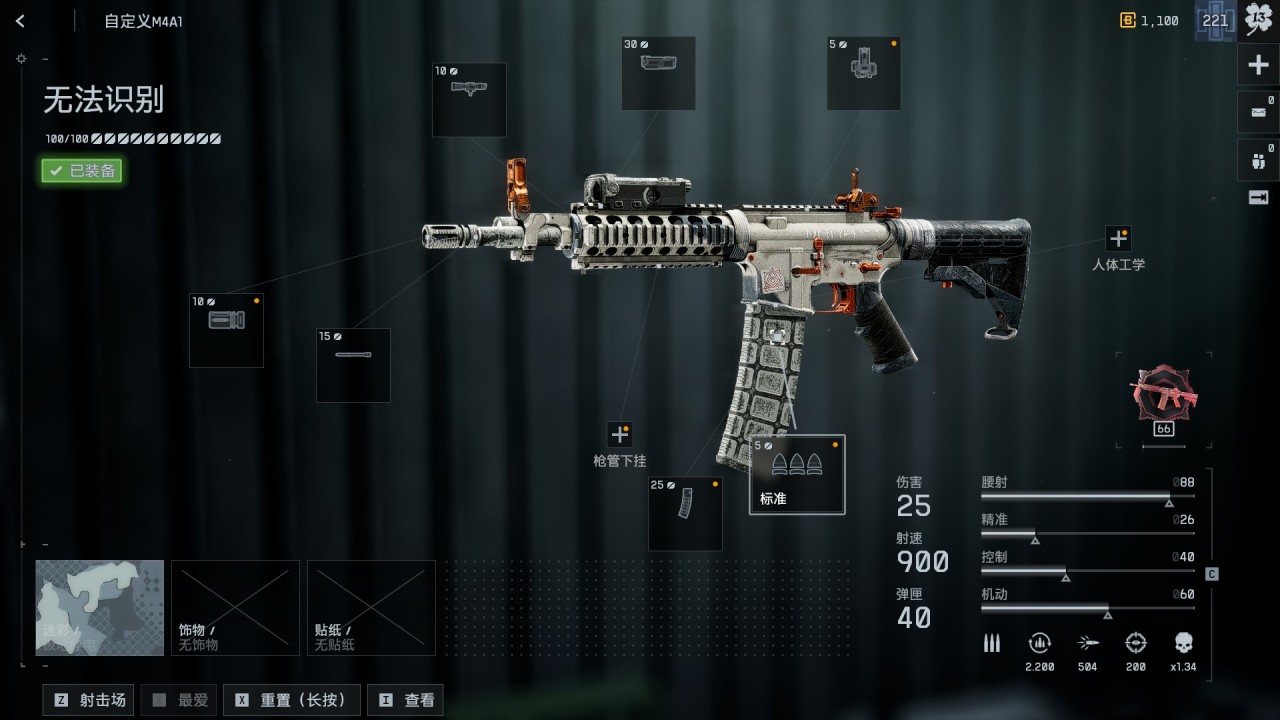Go back with the top-left arrow
The height and width of the screenshot is (720, 1280).
click(x=21, y=21)
